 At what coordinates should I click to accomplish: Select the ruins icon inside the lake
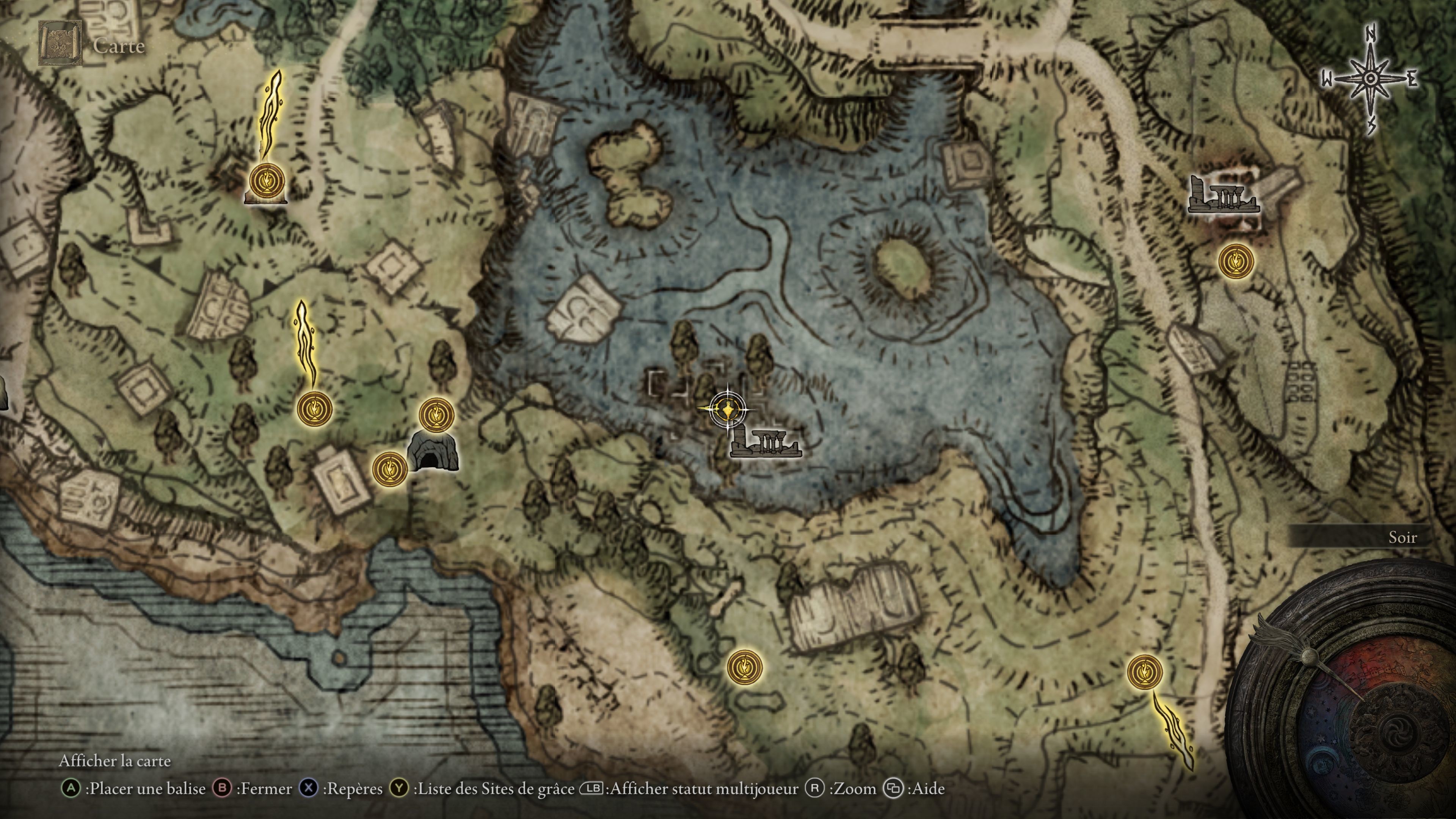[x=765, y=442]
